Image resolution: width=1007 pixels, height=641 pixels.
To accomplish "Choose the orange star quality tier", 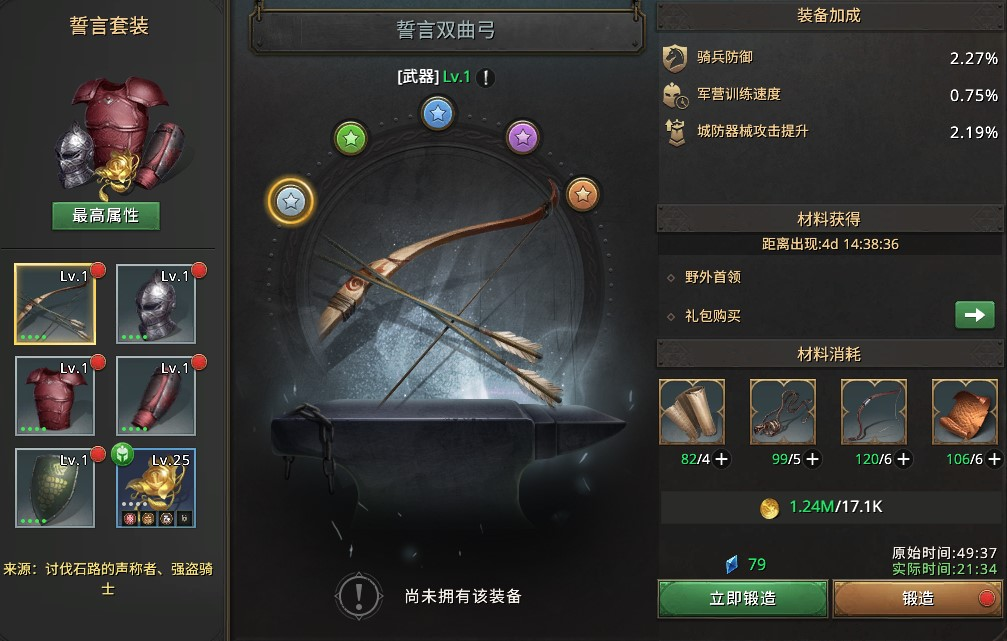I will 581,193.
